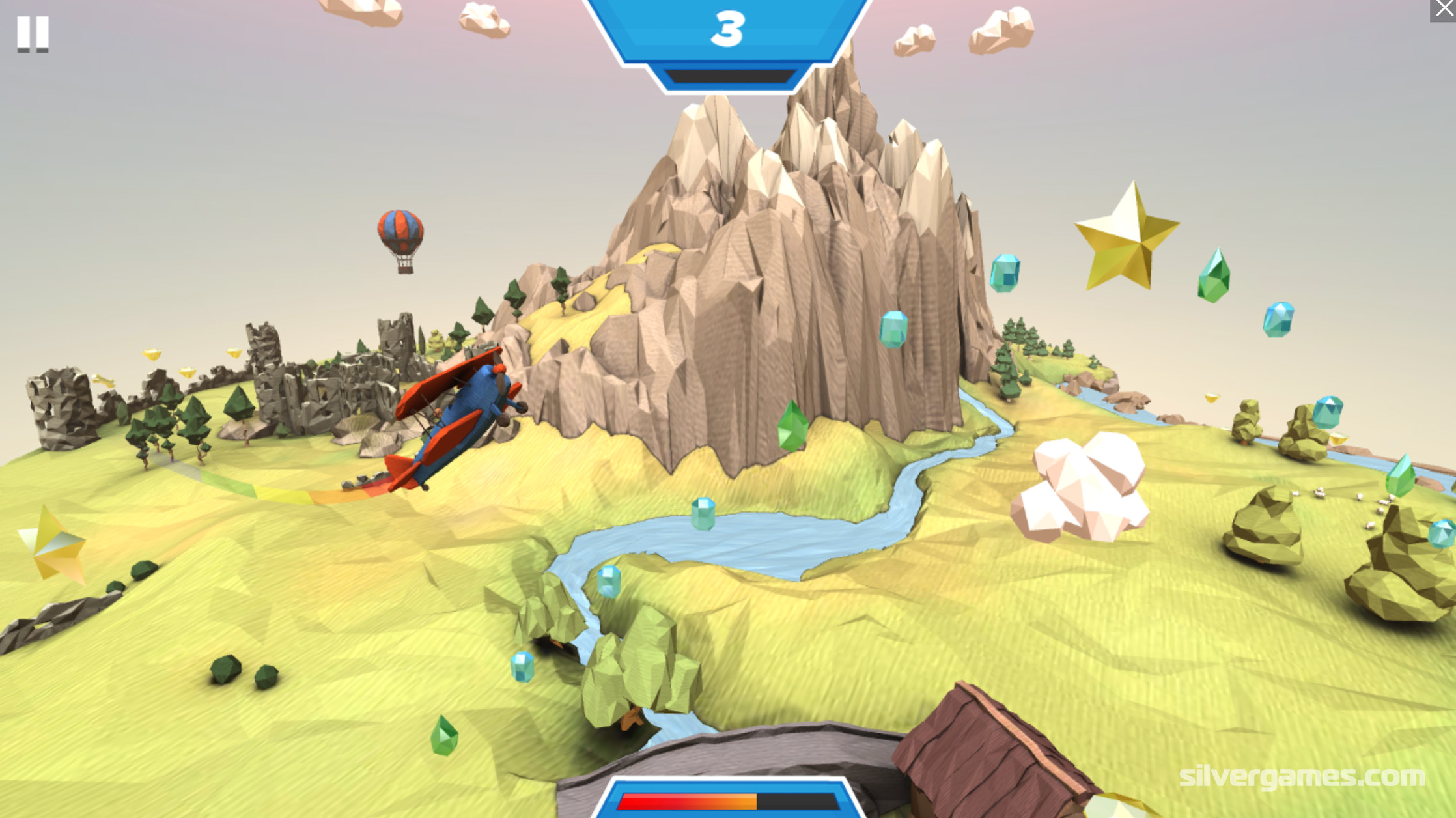
Task: Pause the game with the pause icon
Action: (x=33, y=33)
